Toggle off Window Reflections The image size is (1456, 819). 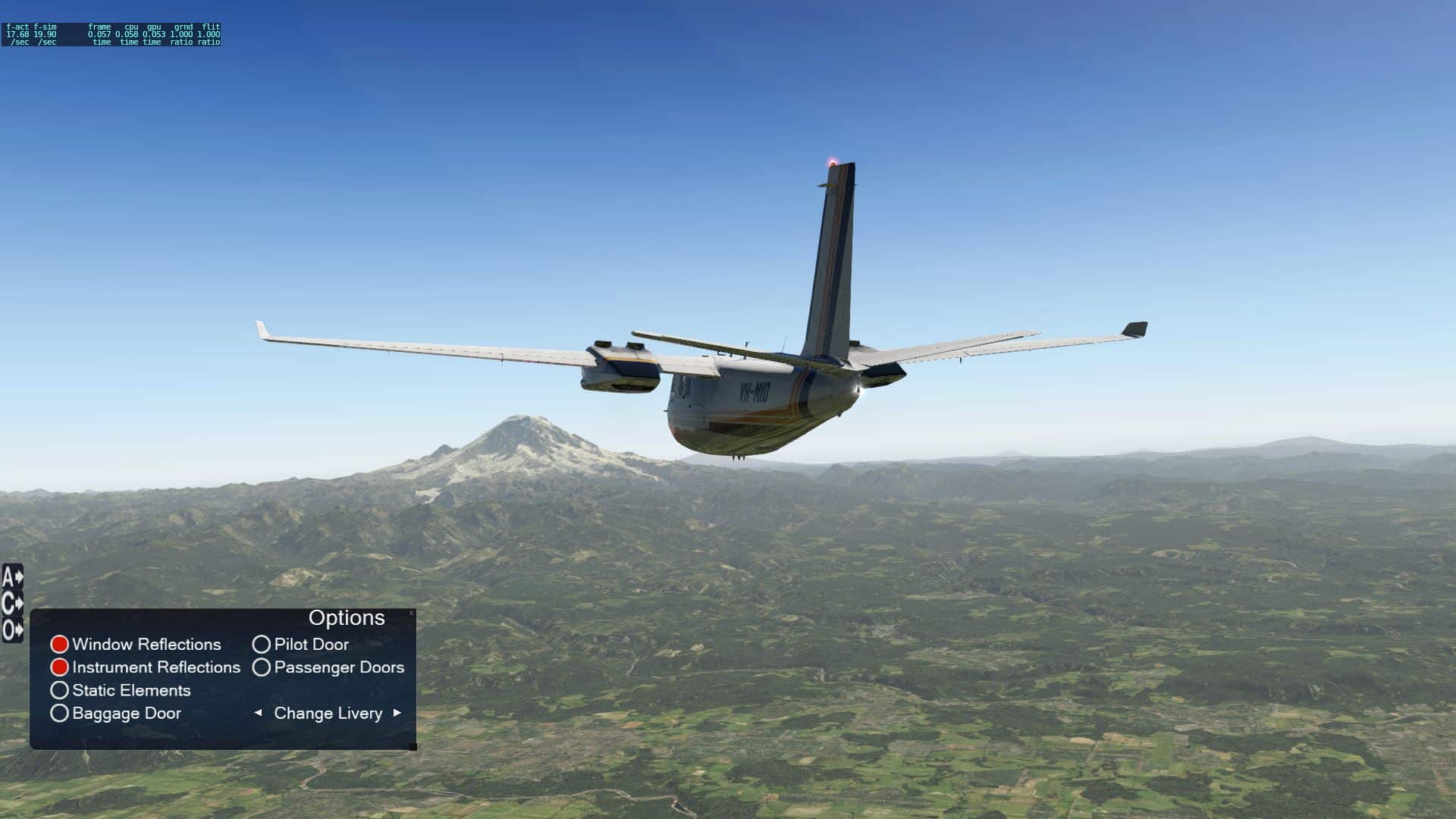tap(60, 645)
